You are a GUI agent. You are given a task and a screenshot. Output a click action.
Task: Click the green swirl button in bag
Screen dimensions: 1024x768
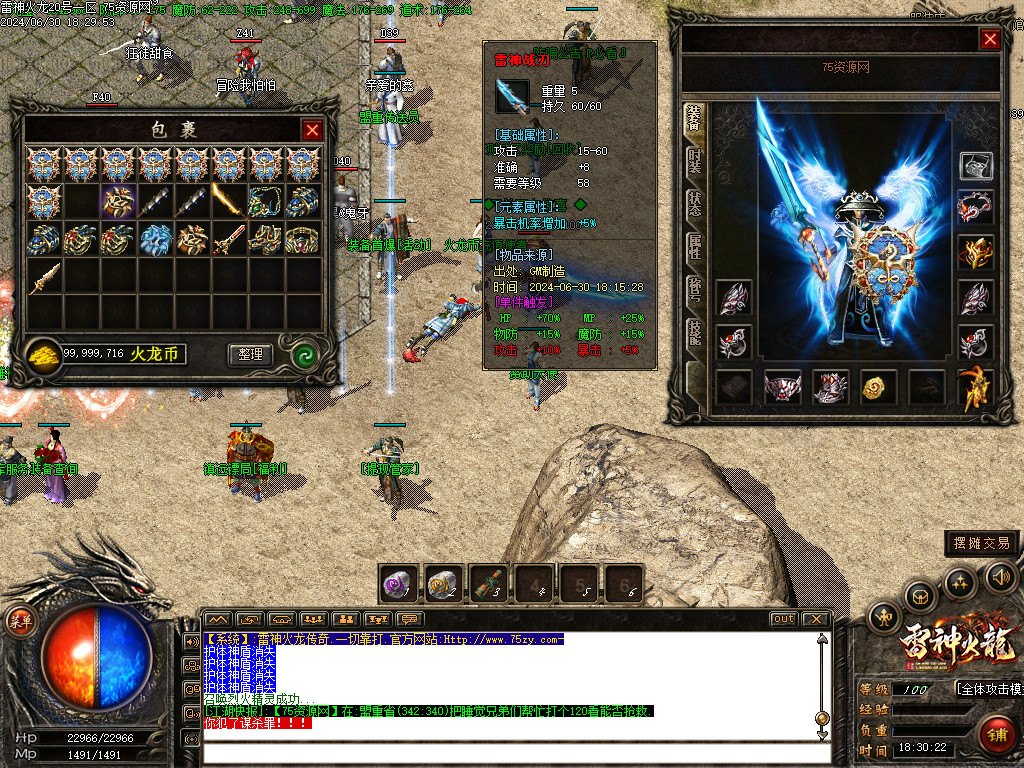304,354
